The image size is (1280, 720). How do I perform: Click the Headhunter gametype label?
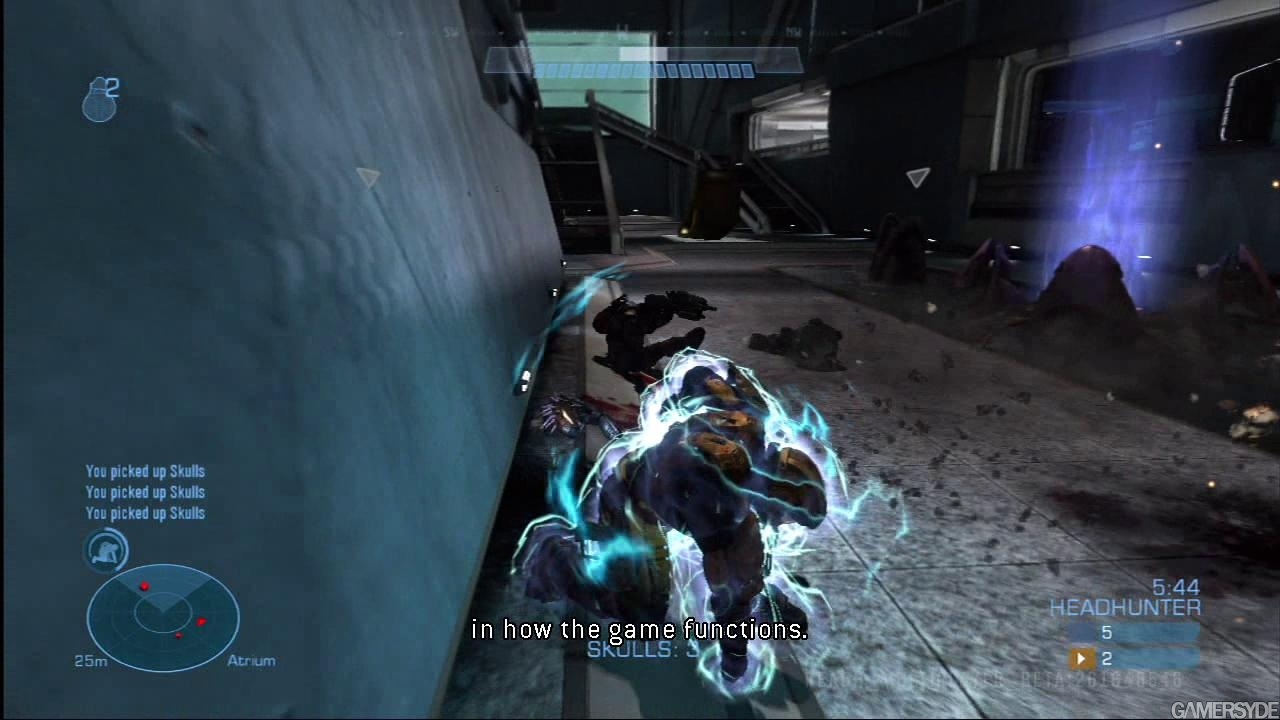pyautogui.click(x=1125, y=607)
